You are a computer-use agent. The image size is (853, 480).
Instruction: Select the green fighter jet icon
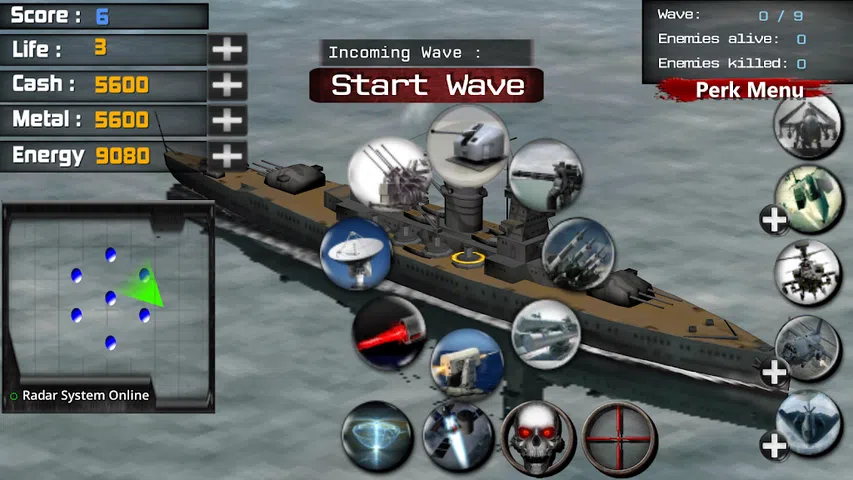pos(808,197)
